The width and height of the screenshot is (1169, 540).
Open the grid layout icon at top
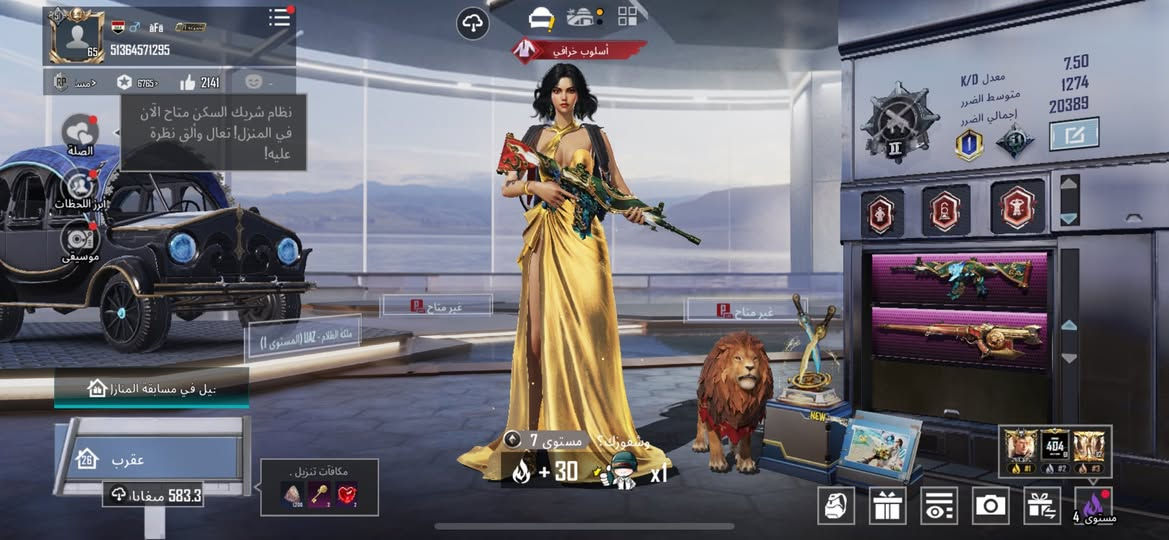tap(628, 16)
